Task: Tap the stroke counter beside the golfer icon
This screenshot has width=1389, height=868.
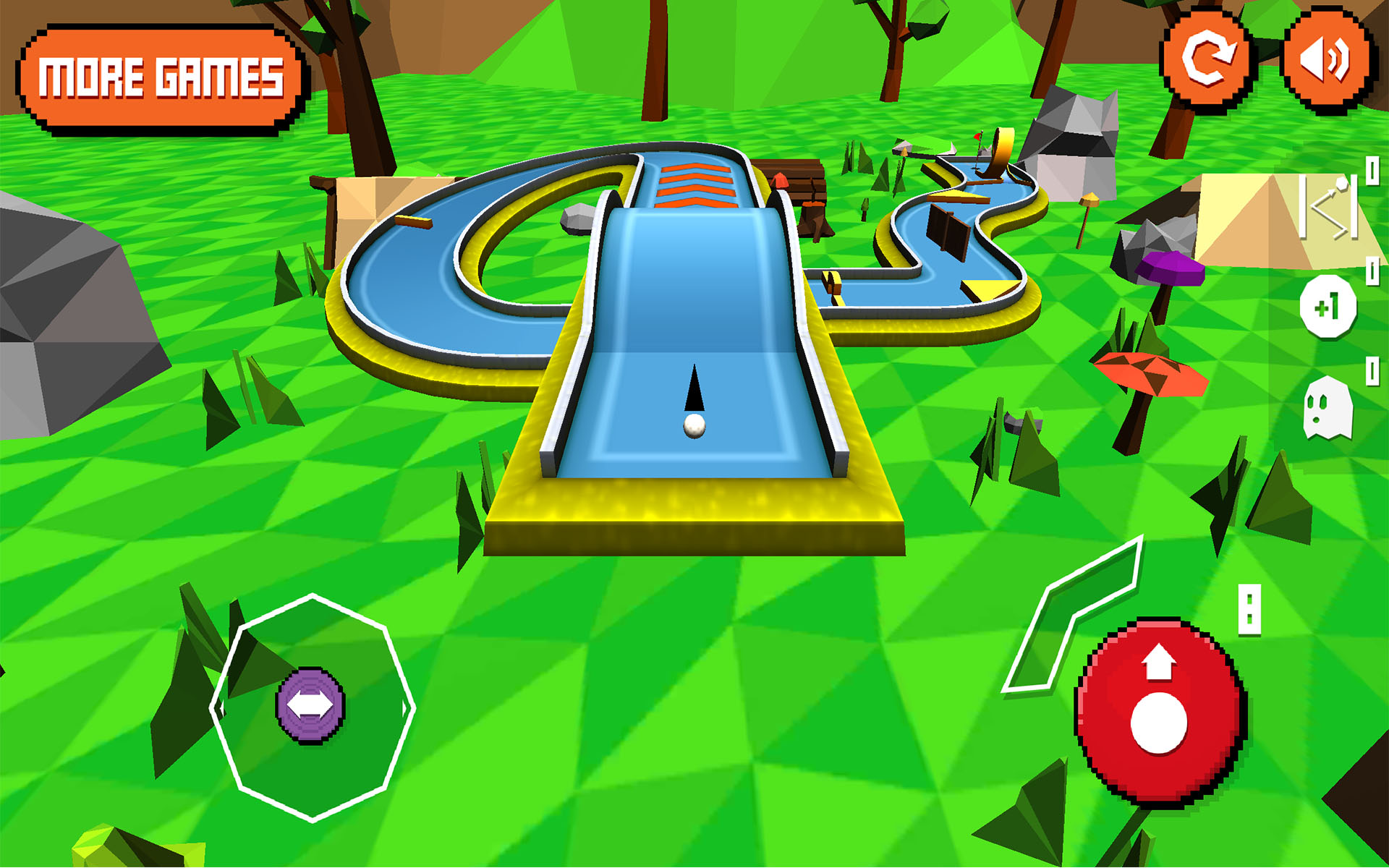Action: (1372, 171)
